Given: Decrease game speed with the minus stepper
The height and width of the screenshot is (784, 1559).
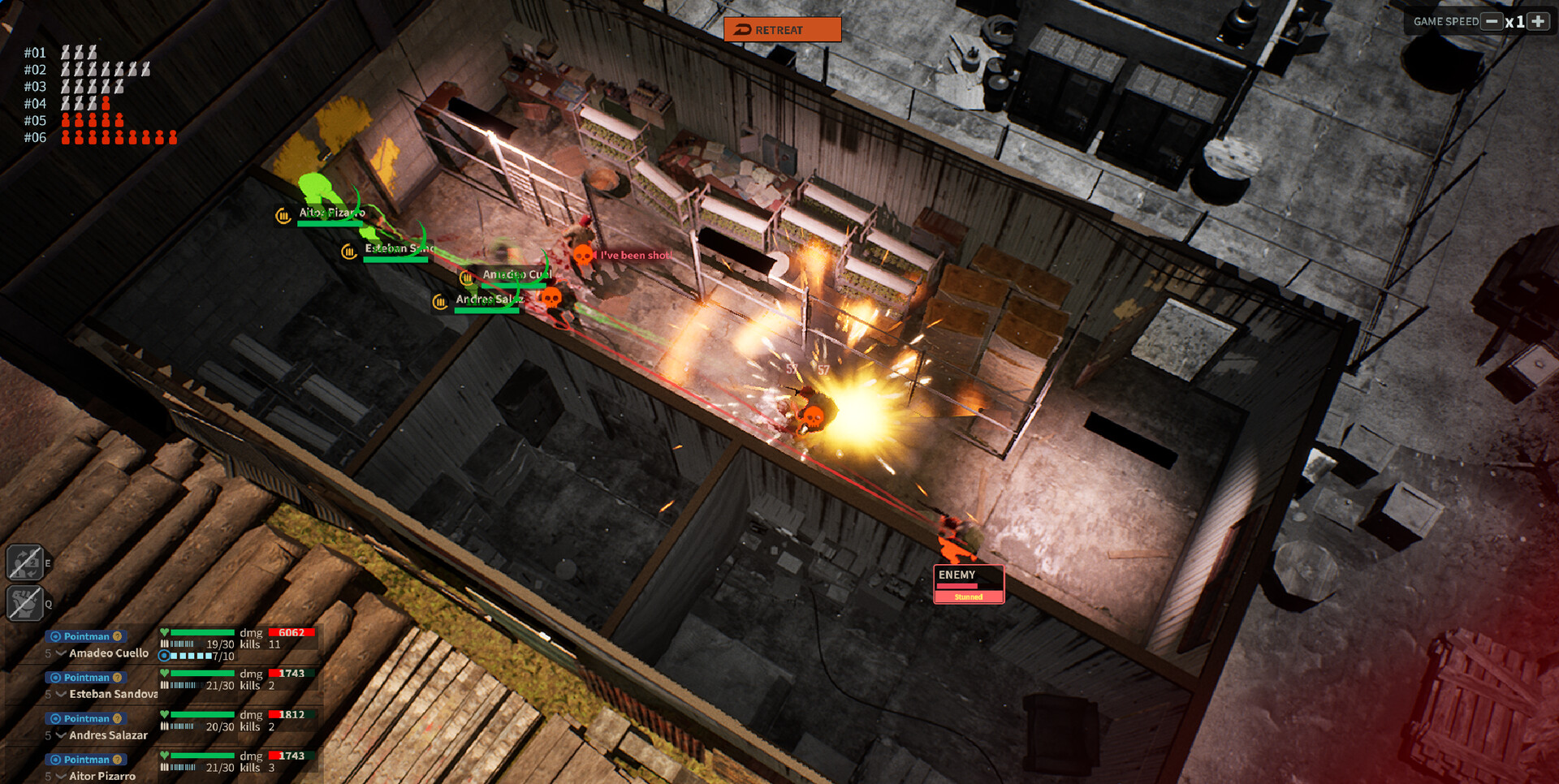Looking at the screenshot, I should pyautogui.click(x=1491, y=21).
